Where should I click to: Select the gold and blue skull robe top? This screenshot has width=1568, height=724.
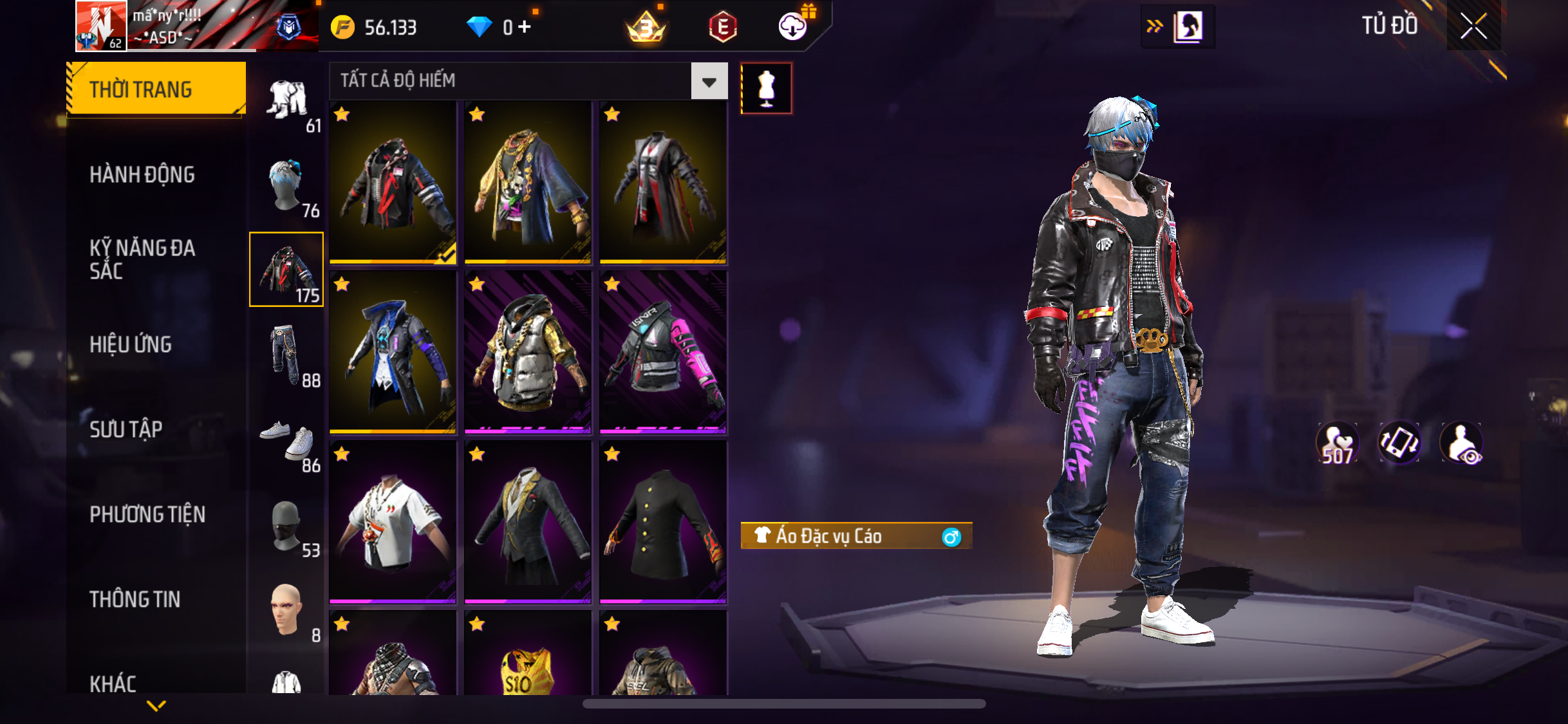pos(528,182)
